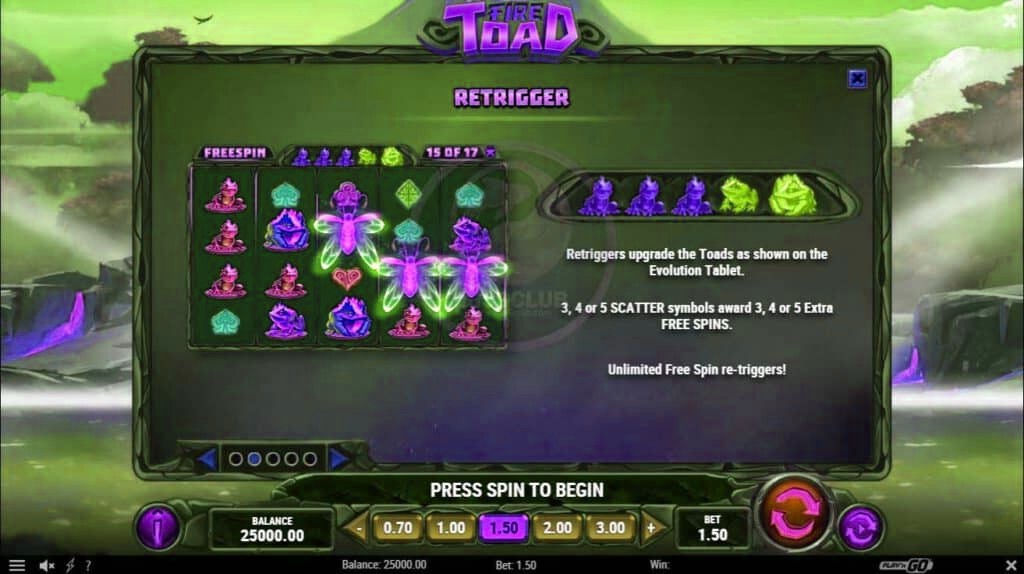This screenshot has height=574, width=1024.
Task: Go to the previous paytable page
Action: (207, 459)
